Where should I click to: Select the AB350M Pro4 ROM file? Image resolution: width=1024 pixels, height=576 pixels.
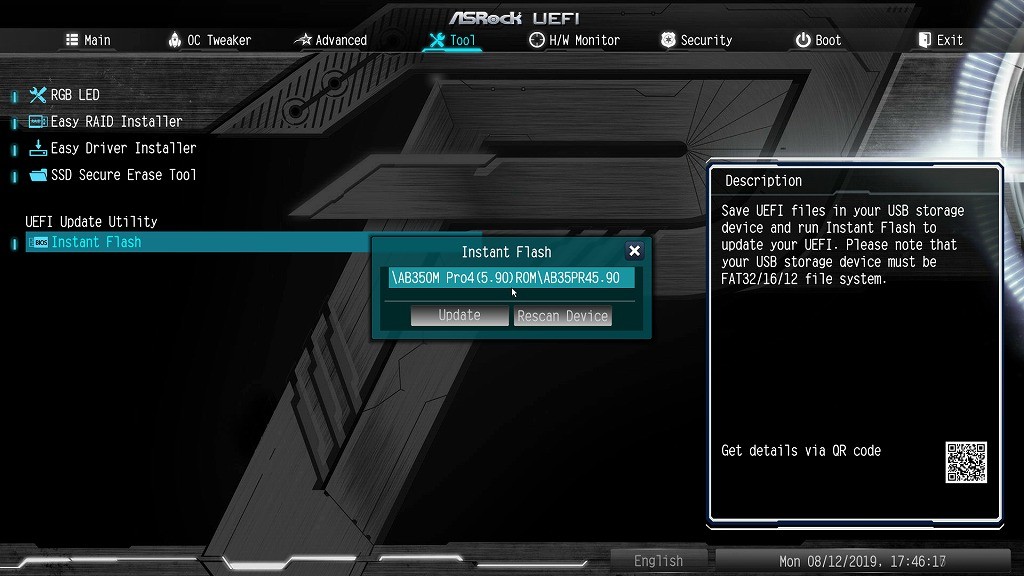pyautogui.click(x=511, y=277)
